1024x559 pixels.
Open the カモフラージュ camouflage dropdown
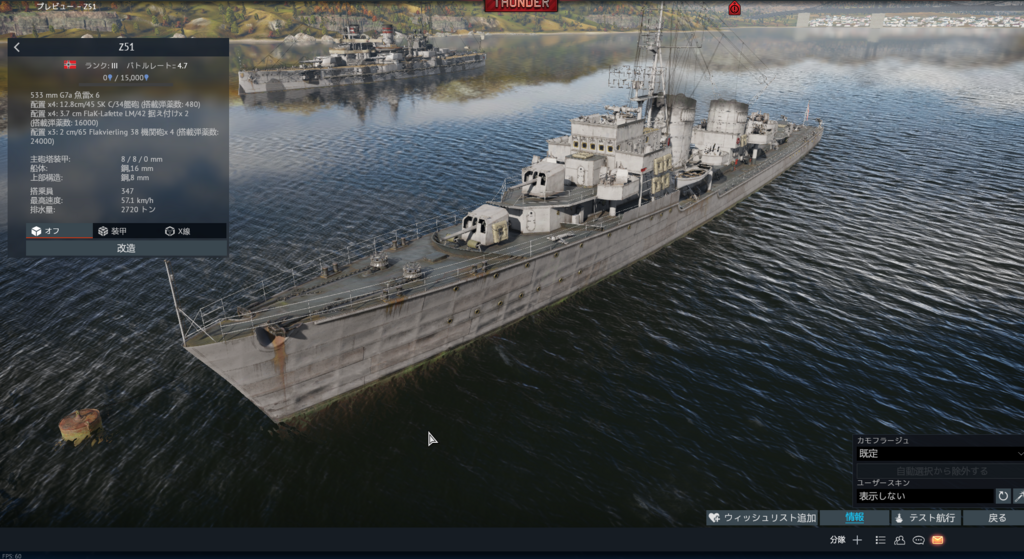938,453
